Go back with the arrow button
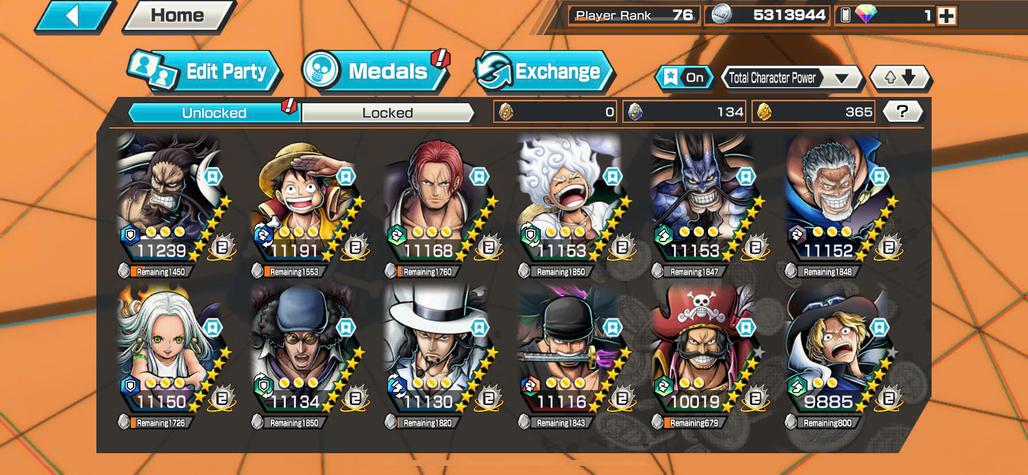The width and height of the screenshot is (1028, 475). tap(76, 15)
